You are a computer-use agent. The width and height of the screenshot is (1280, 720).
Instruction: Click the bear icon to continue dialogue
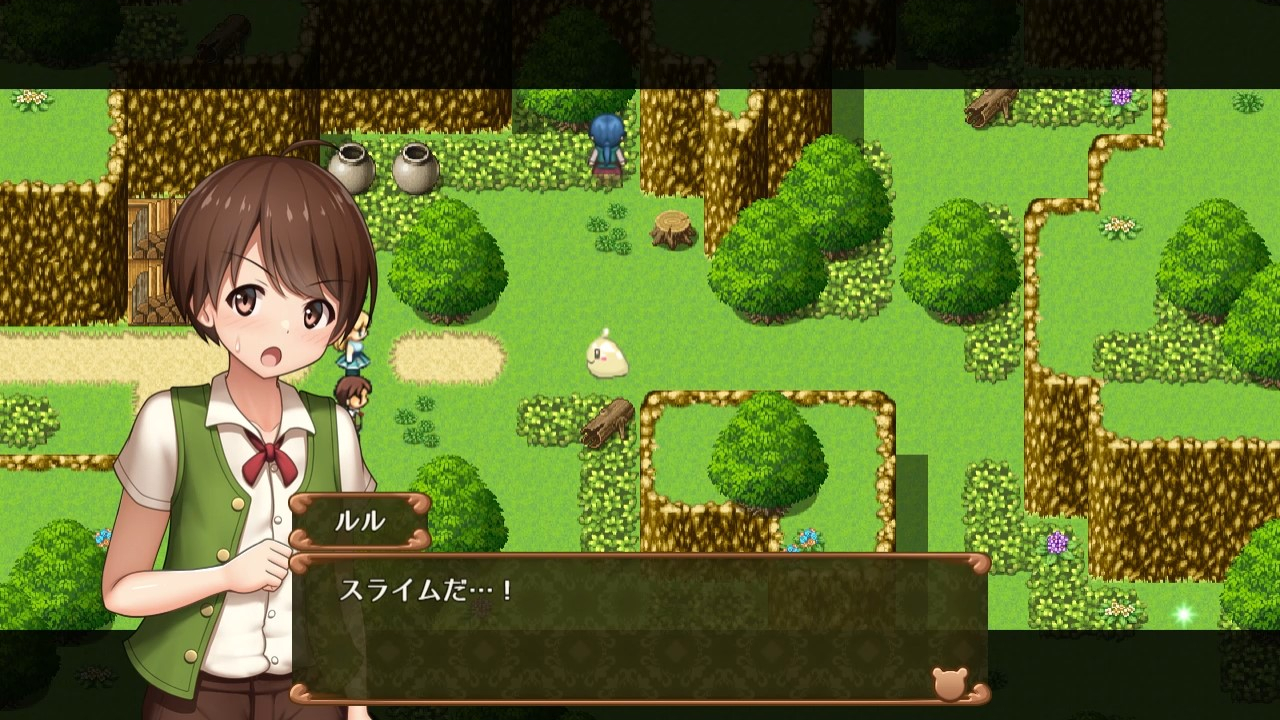click(949, 683)
